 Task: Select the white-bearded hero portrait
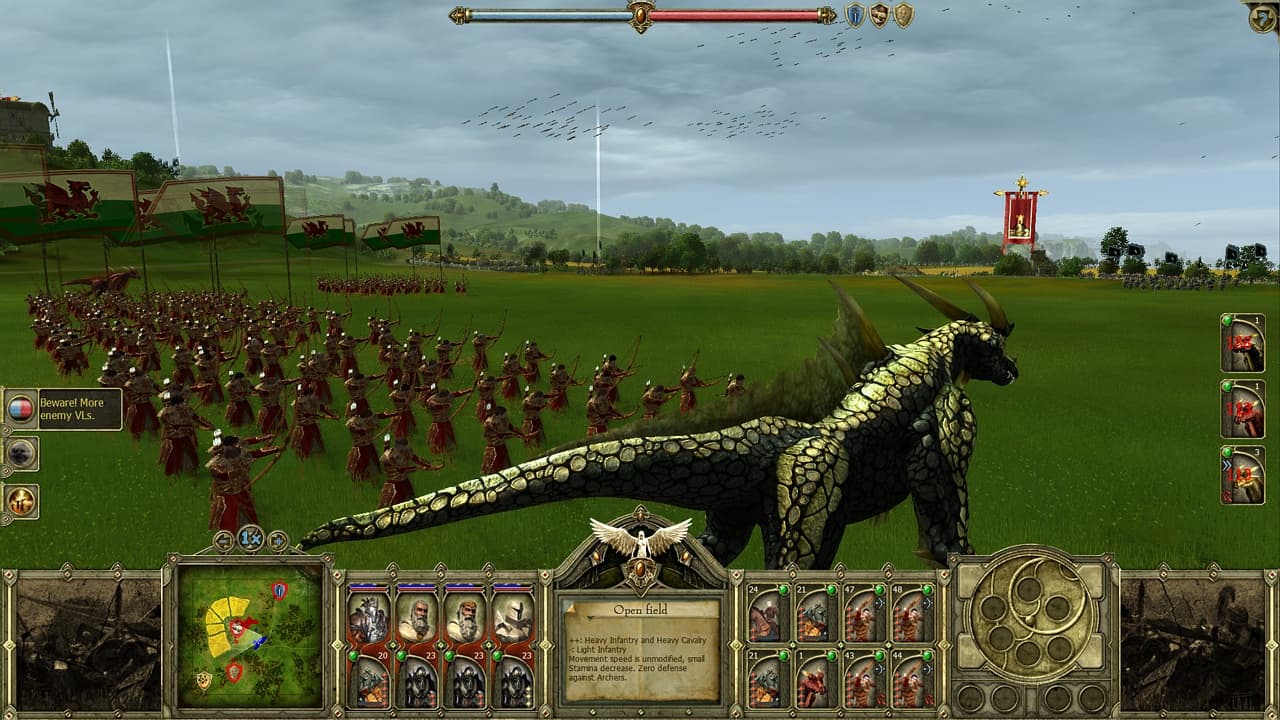click(x=420, y=618)
